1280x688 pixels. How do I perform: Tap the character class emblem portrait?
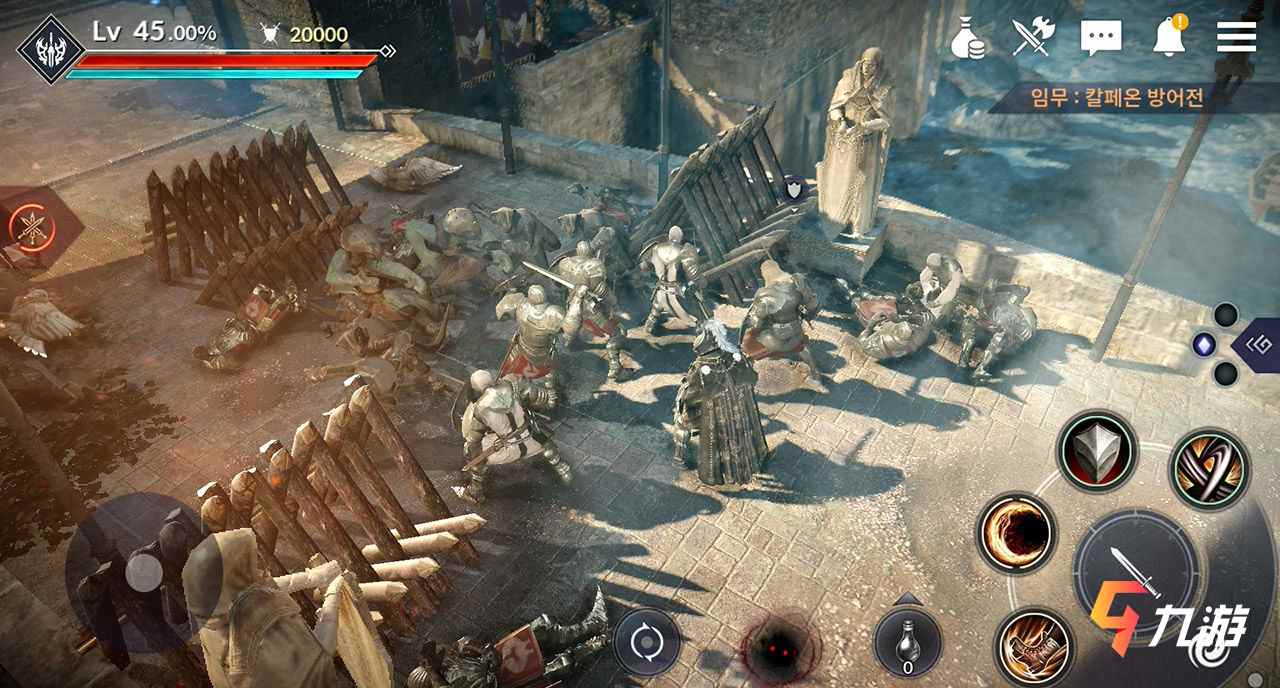(50, 48)
